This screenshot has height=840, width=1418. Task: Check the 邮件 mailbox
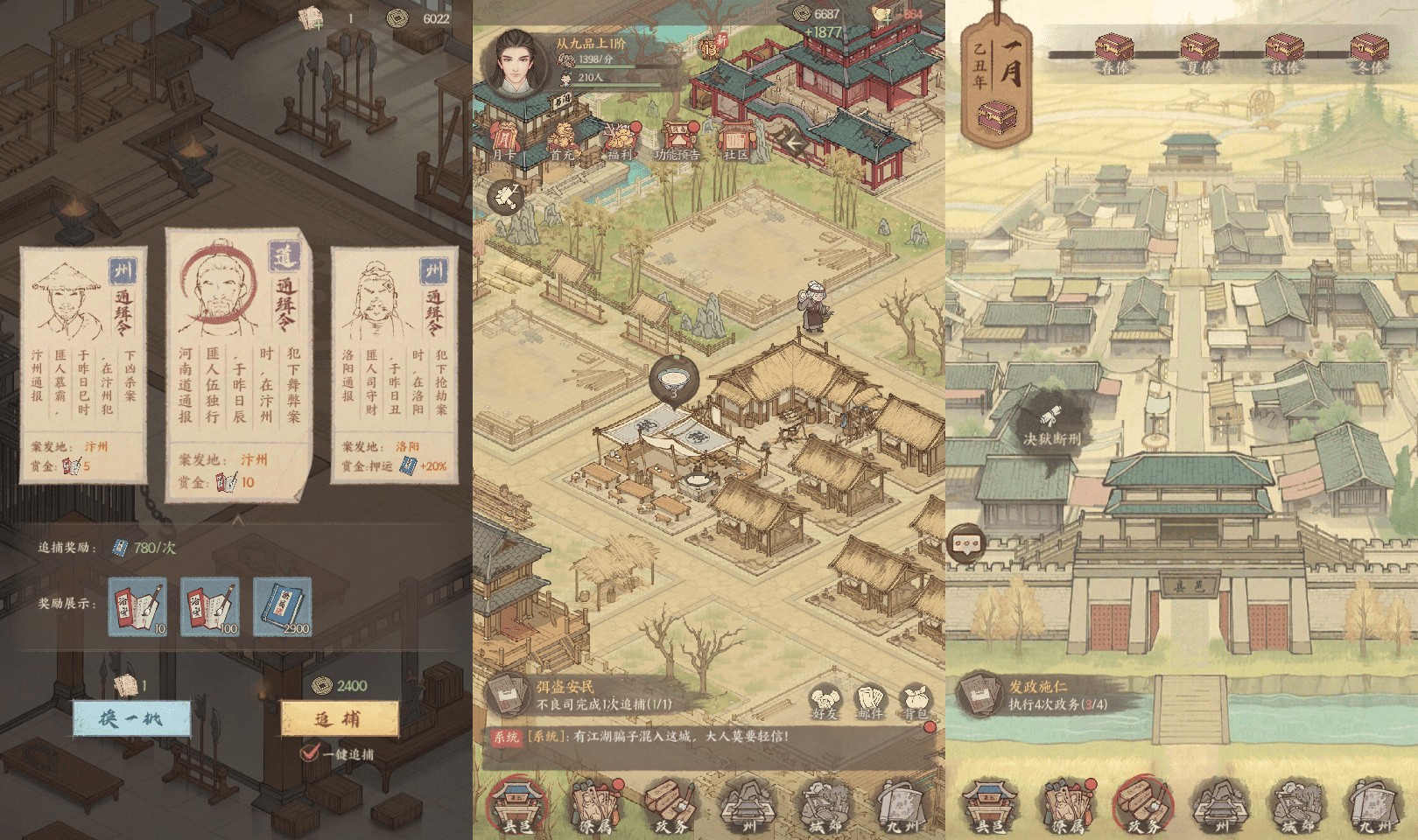(870, 702)
